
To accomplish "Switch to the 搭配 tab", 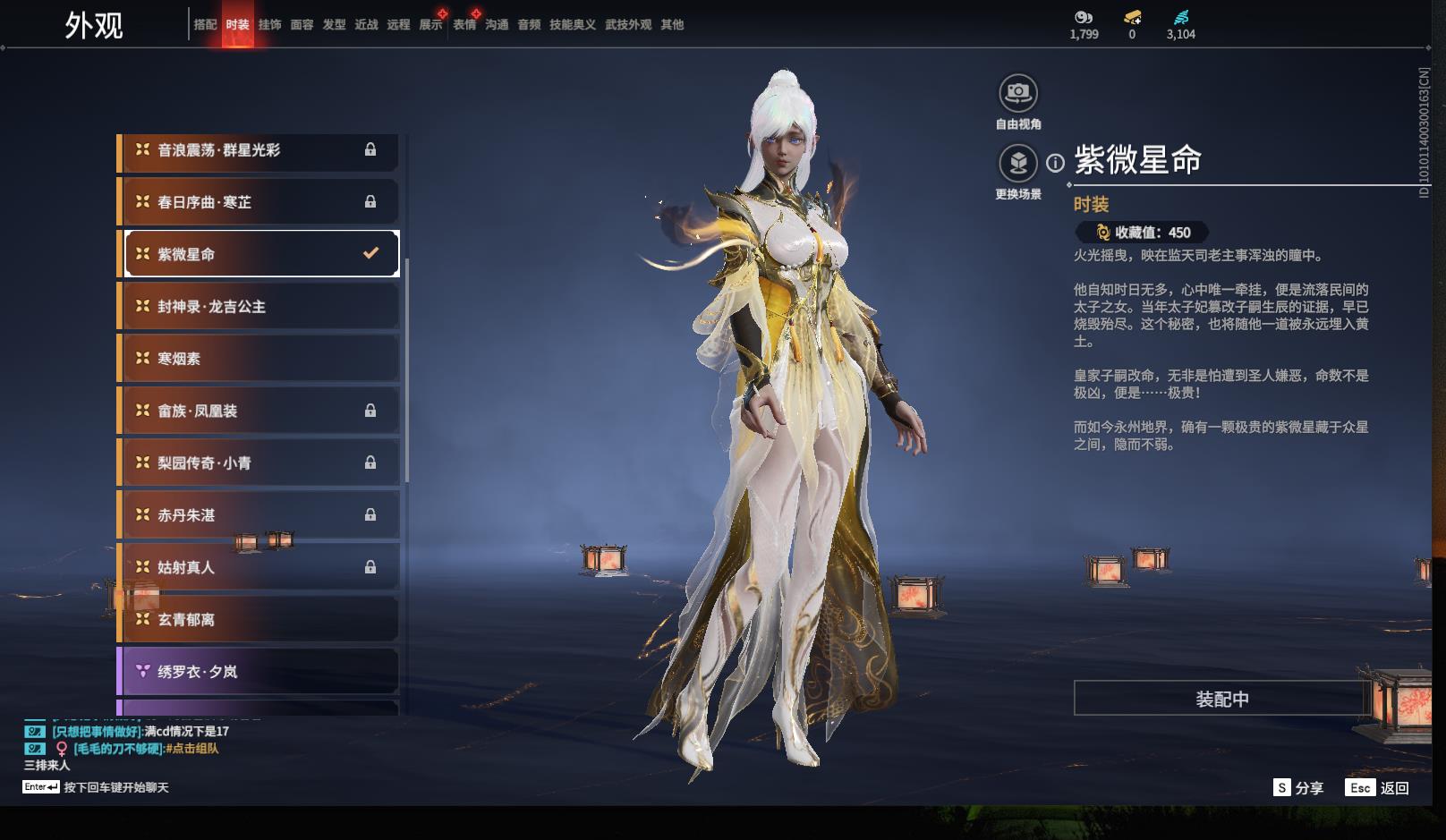I will point(205,25).
